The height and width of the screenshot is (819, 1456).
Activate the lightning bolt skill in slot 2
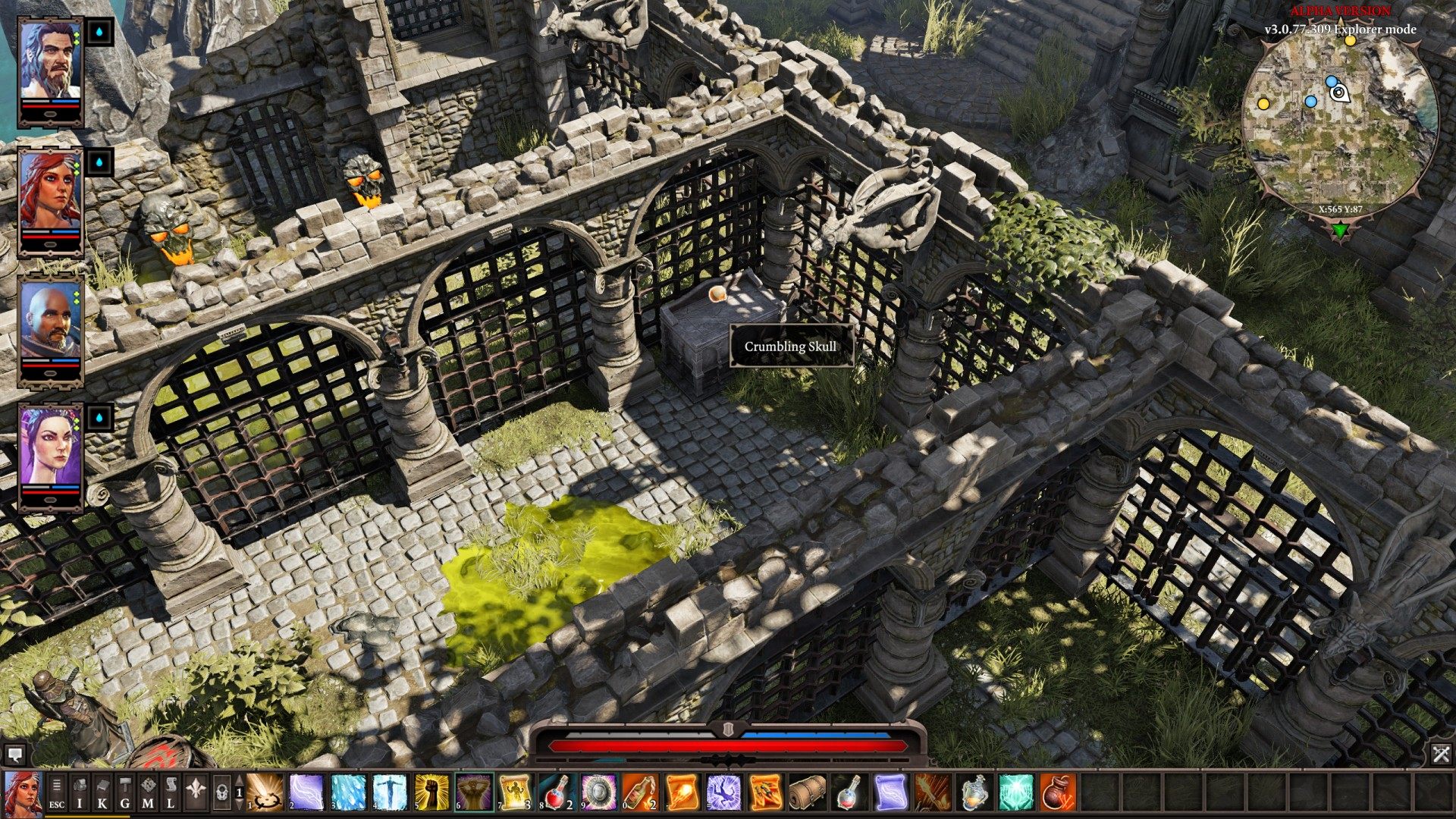click(x=306, y=793)
